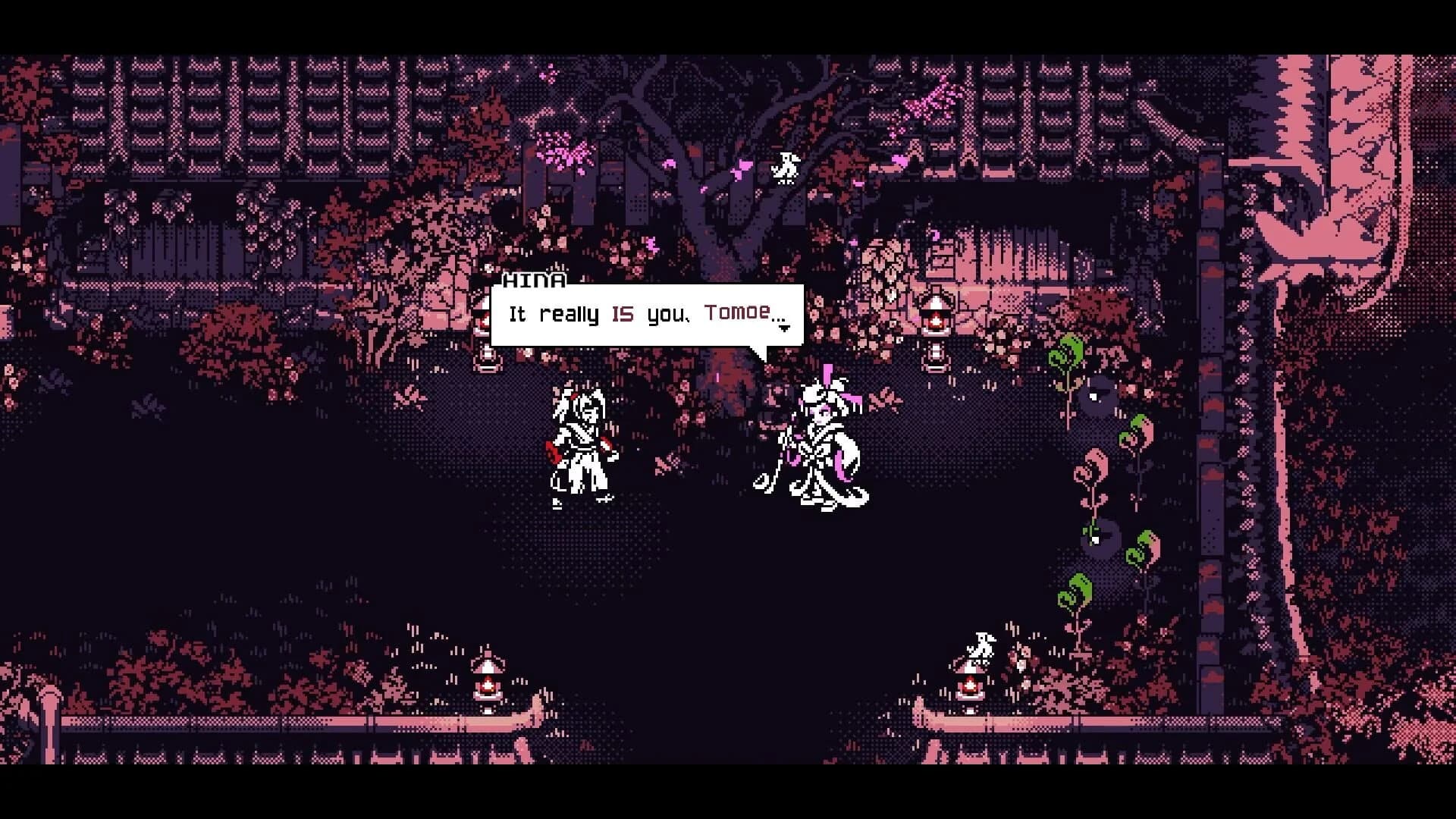Image resolution: width=1456 pixels, height=819 pixels.
Task: Select the HINA nameplate above the dialogue
Action: click(535, 281)
